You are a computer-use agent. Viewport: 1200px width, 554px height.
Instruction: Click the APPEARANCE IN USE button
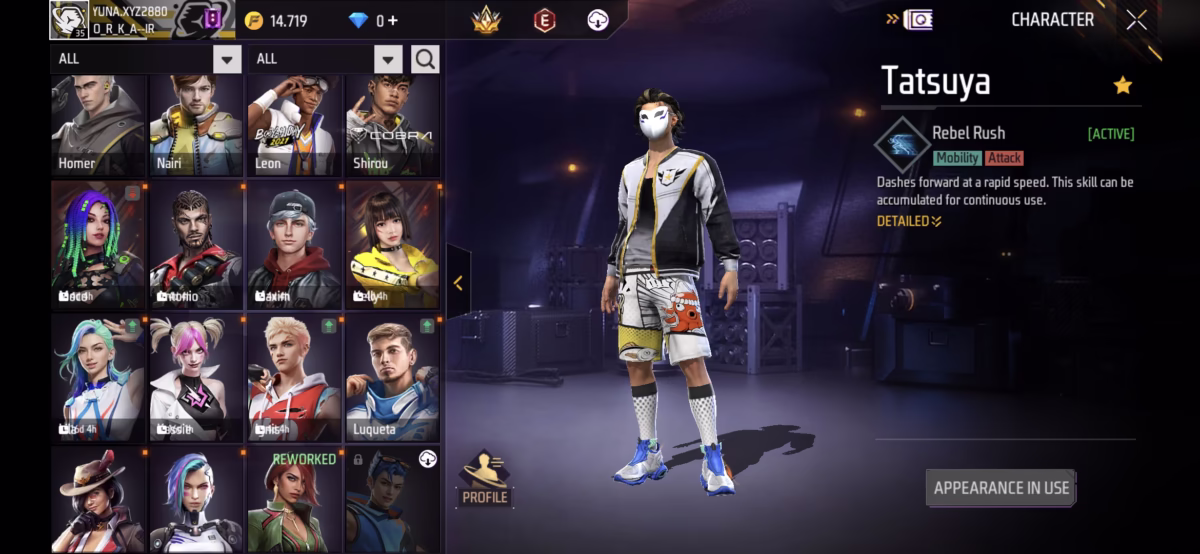pos(1000,488)
